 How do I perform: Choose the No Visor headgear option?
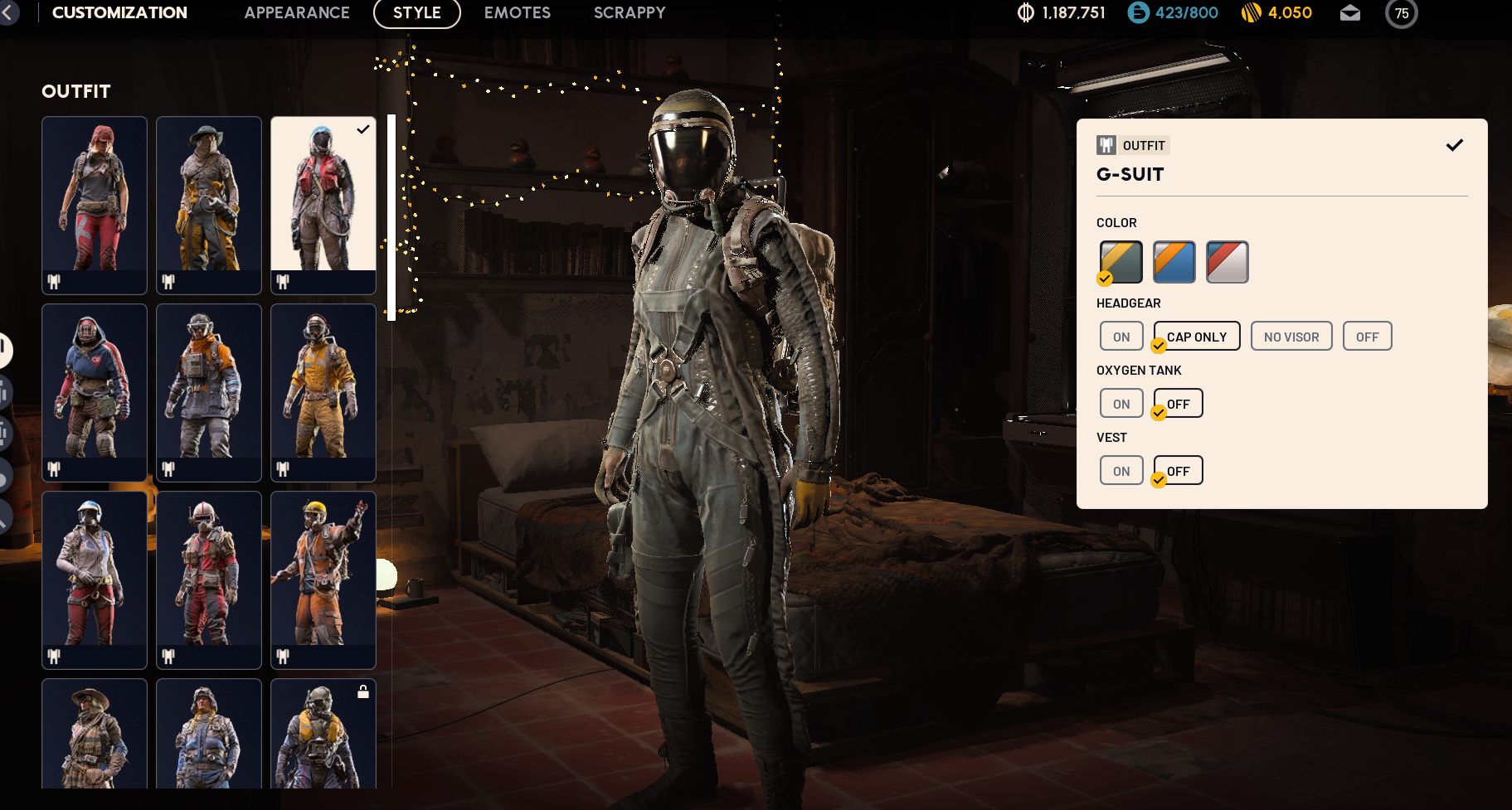coord(1291,337)
